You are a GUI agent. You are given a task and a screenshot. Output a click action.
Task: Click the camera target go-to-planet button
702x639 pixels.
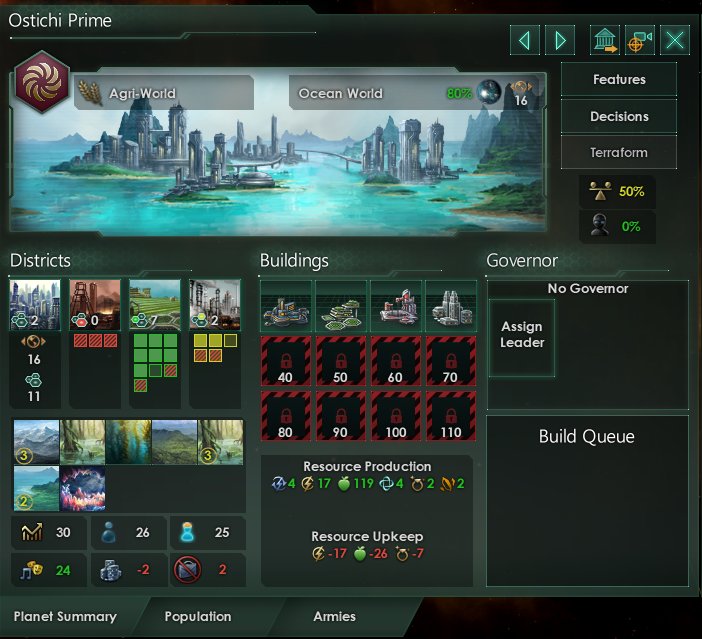pyautogui.click(x=639, y=40)
